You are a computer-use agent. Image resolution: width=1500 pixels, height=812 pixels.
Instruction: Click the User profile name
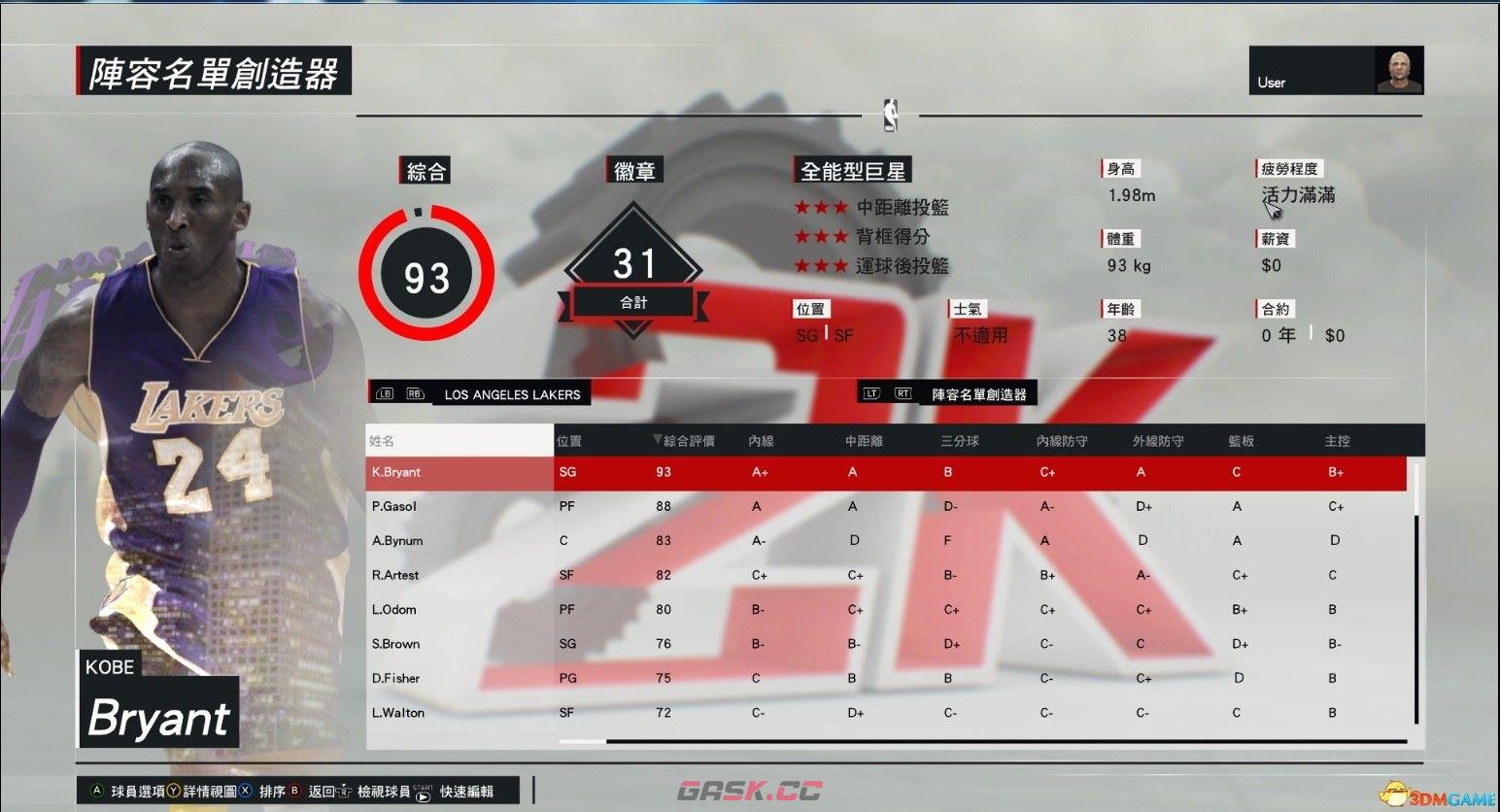pyautogui.click(x=1272, y=83)
